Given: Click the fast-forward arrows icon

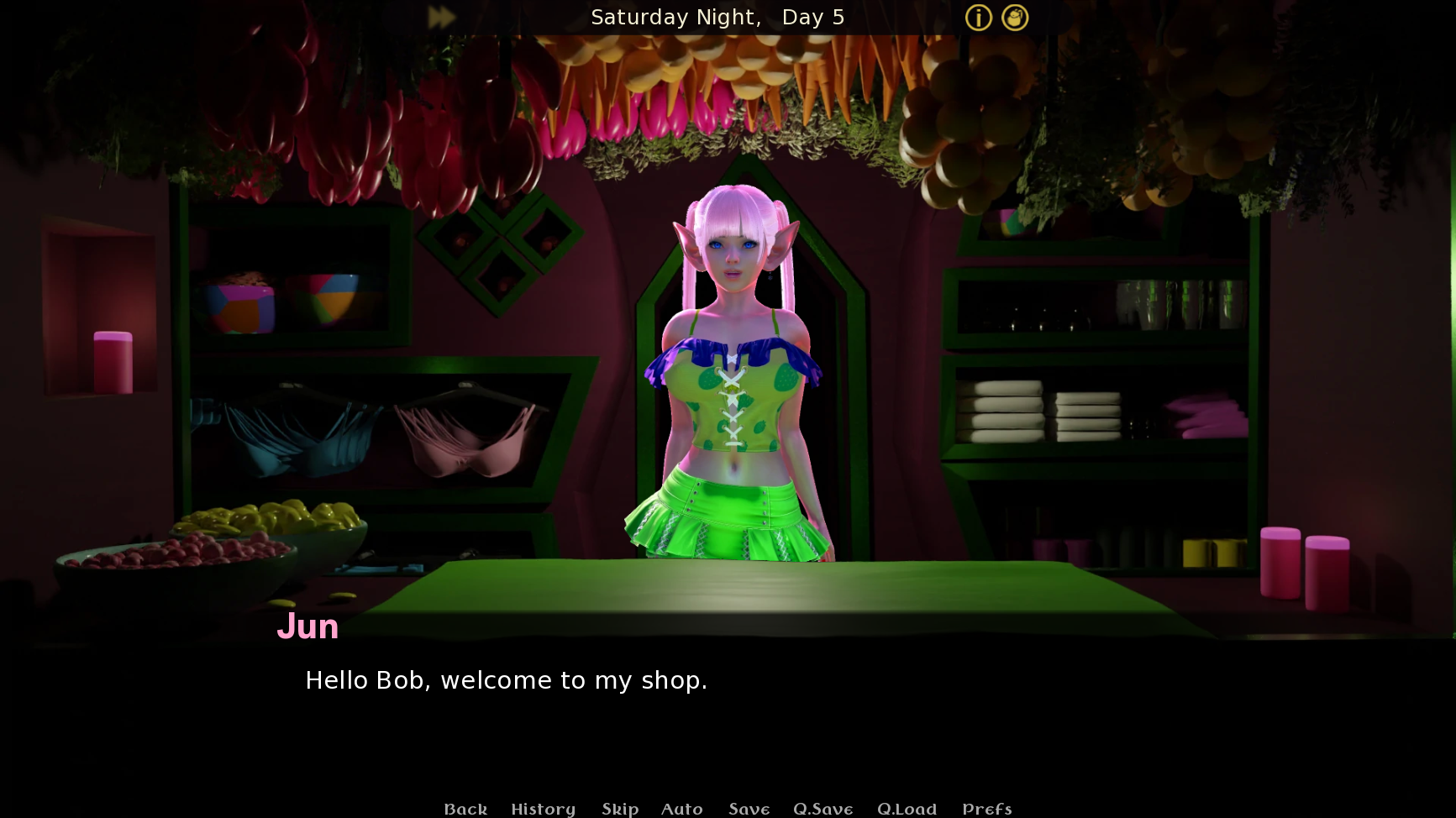Looking at the screenshot, I should point(441,18).
